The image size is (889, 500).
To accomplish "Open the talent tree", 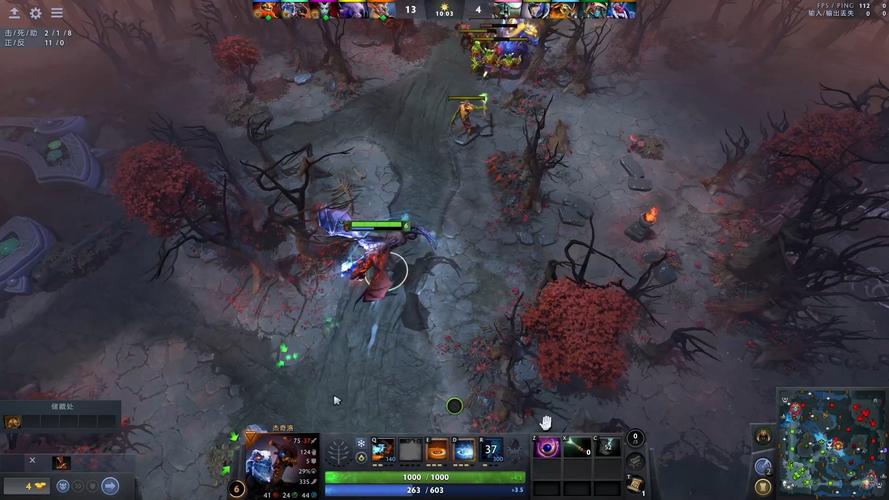I will pos(338,452).
